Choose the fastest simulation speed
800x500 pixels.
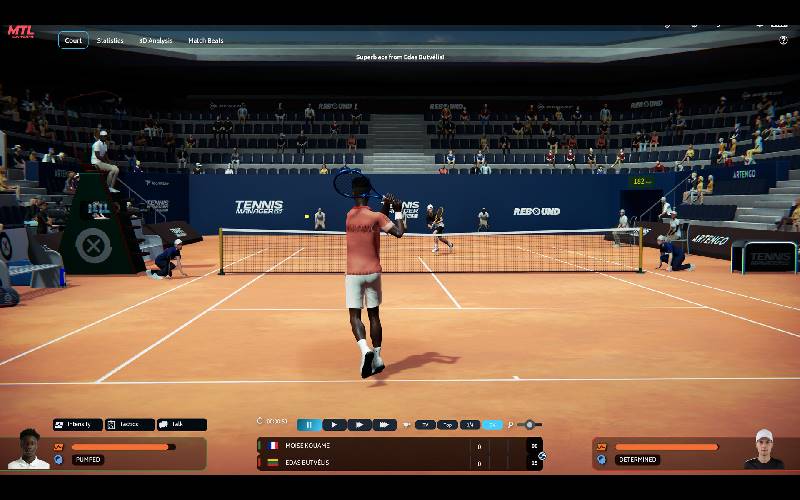coord(385,425)
